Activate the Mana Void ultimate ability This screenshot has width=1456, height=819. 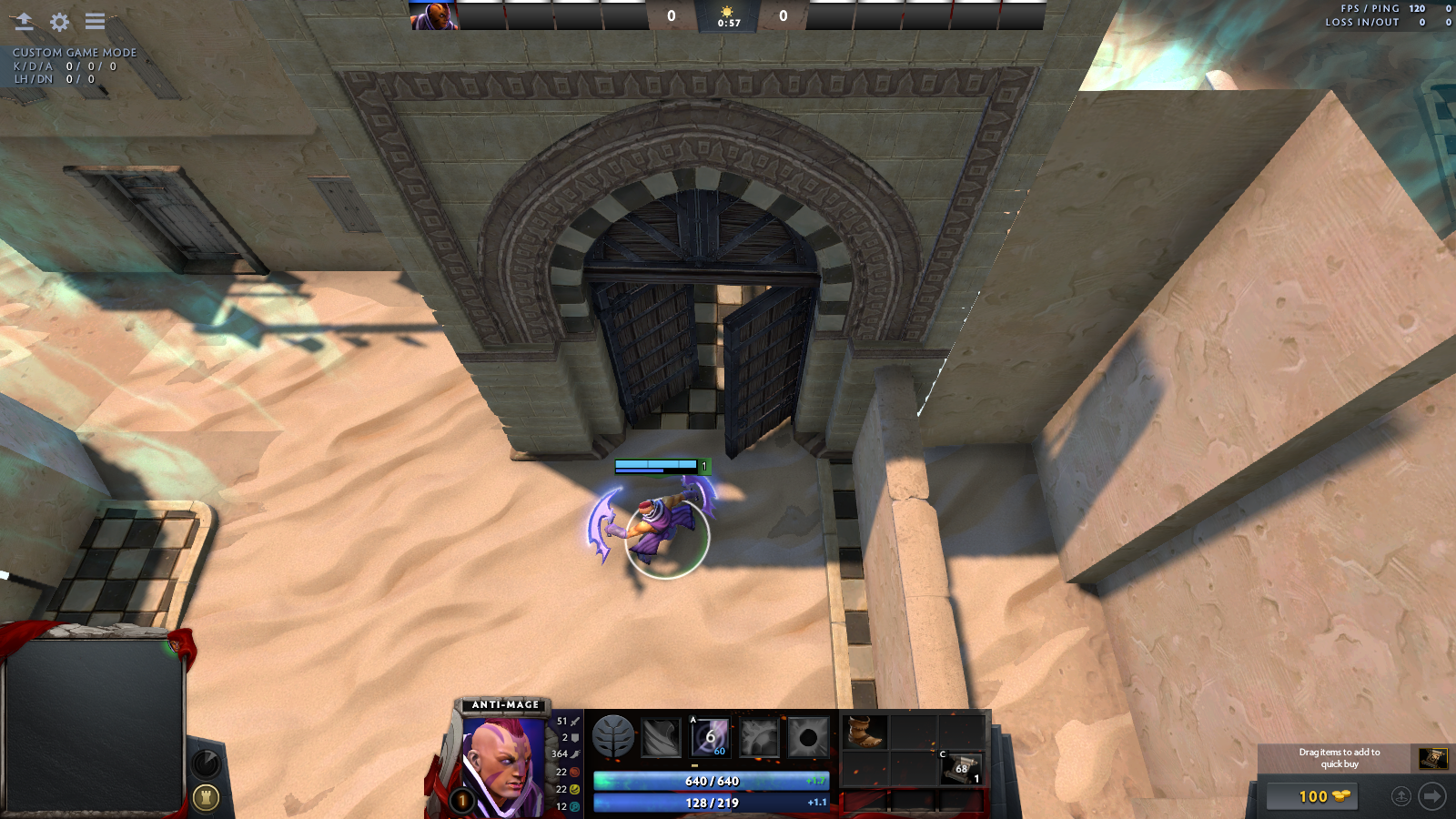coord(807,737)
